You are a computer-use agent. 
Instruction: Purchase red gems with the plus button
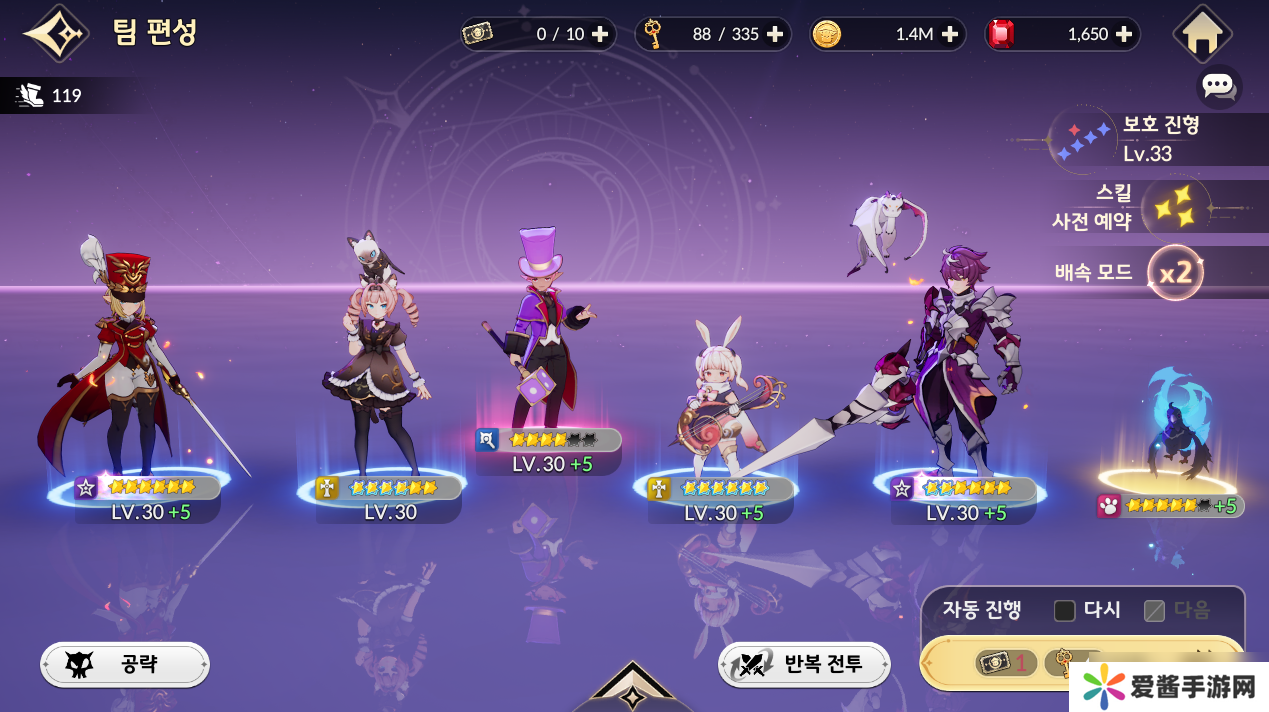[1124, 34]
